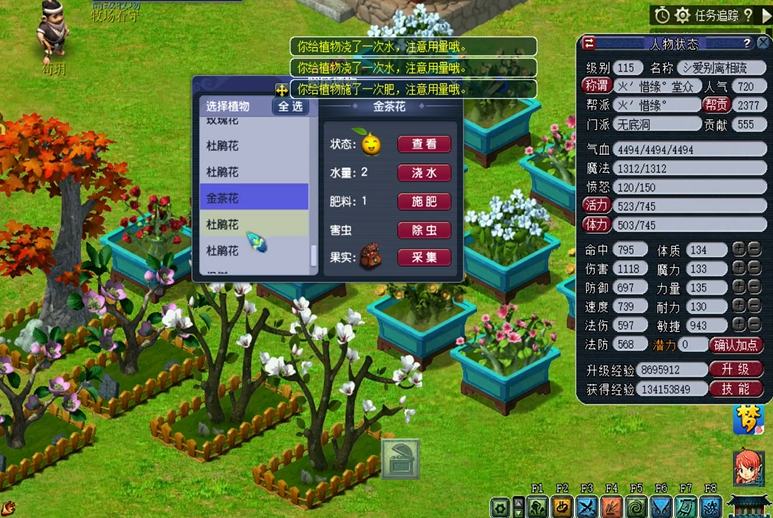Harvest fruit with the 采集 button
Viewport: 773px width, 518px height.
tap(424, 257)
